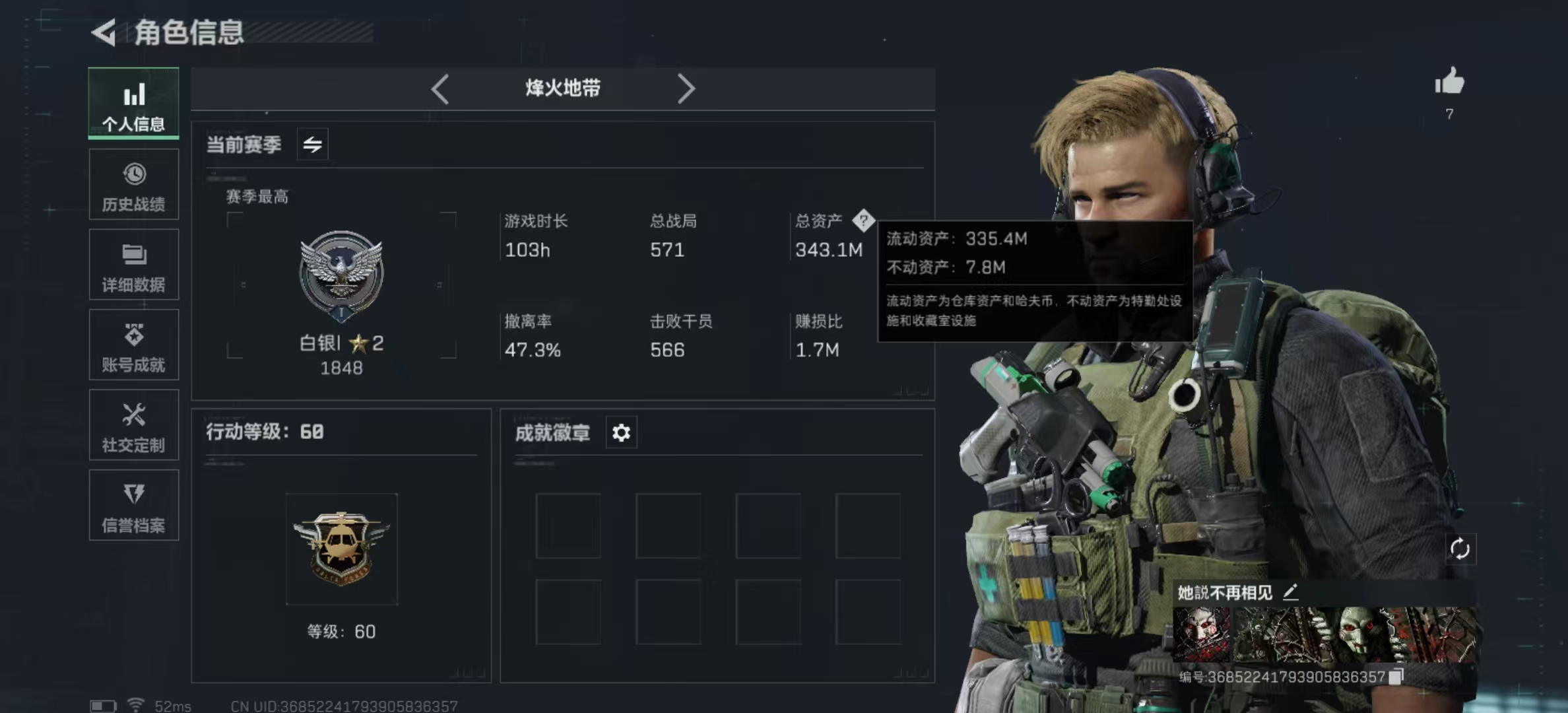
Task: Open the Jigsaw-themed profile banner
Action: 1323,634
